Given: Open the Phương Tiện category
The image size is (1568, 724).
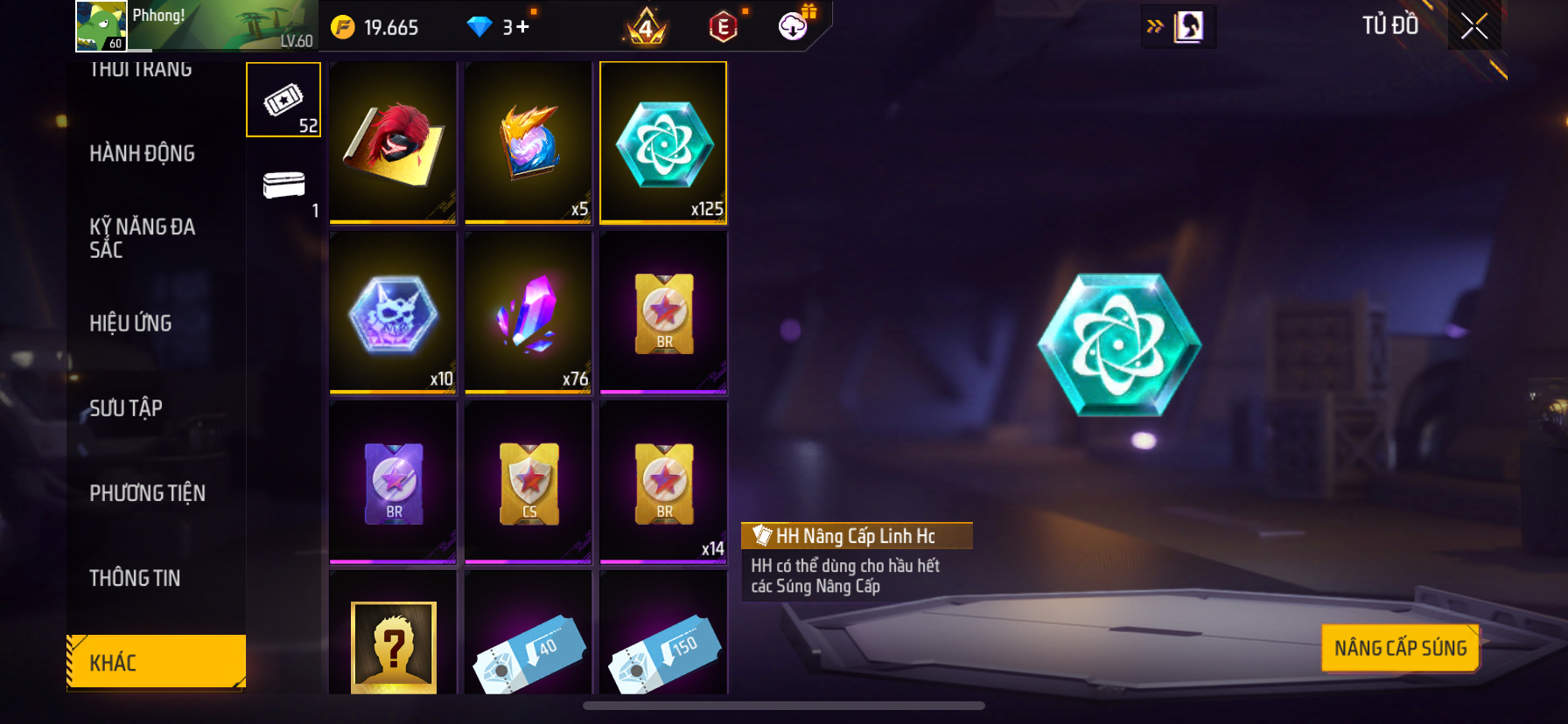Looking at the screenshot, I should coord(147,493).
